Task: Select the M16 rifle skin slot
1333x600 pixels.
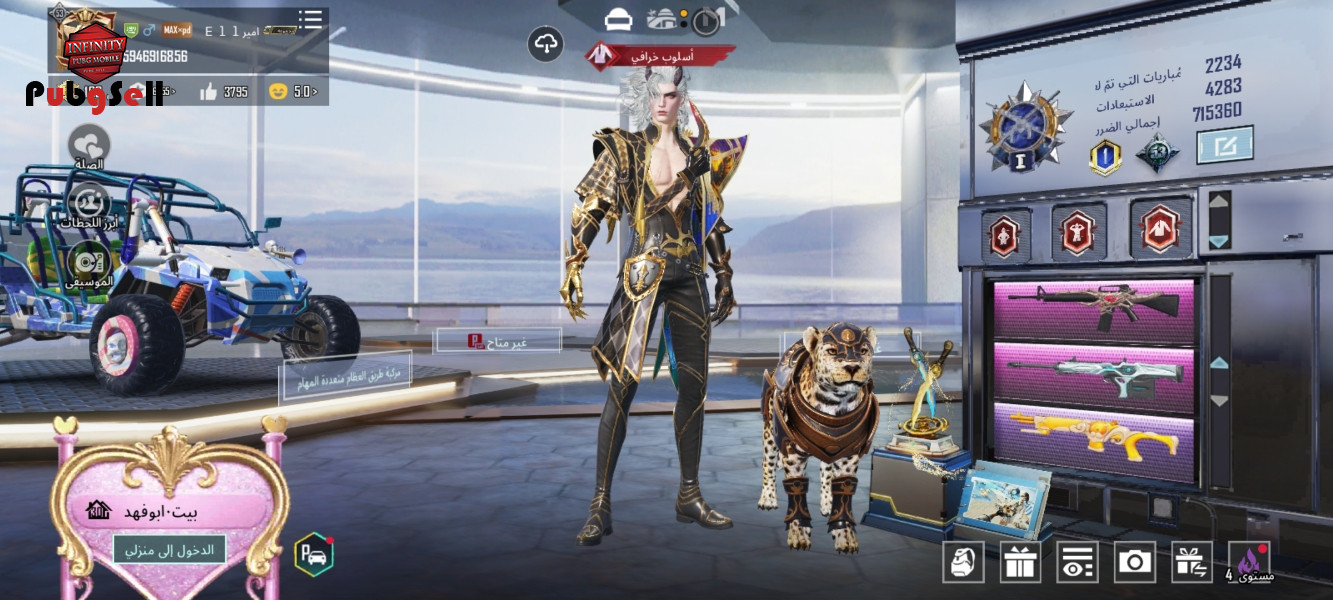Action: (x=1094, y=311)
